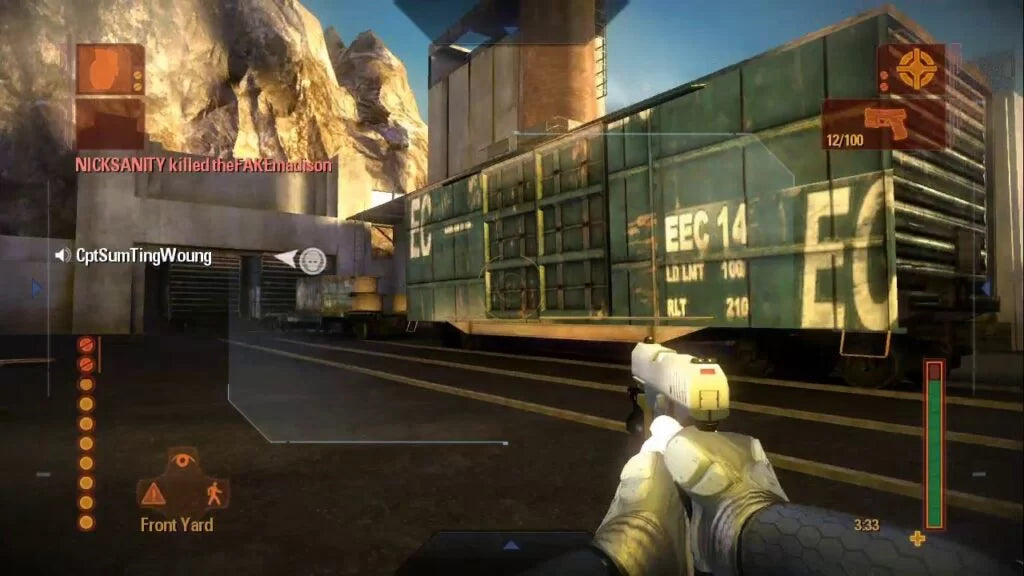
Task: Toggle the eye visibility indicator
Action: pyautogui.click(x=182, y=461)
